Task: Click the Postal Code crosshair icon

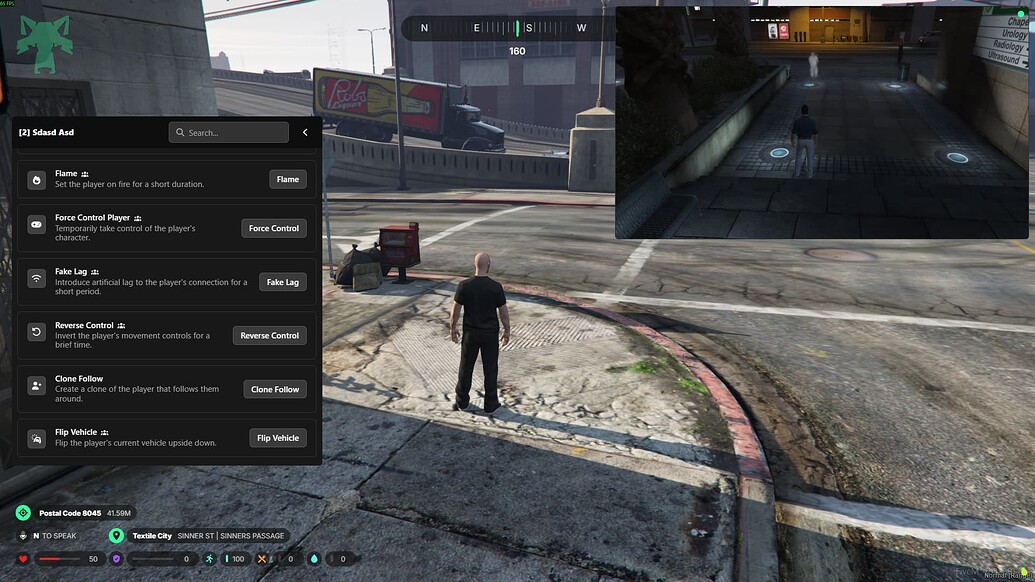Action: click(23, 513)
